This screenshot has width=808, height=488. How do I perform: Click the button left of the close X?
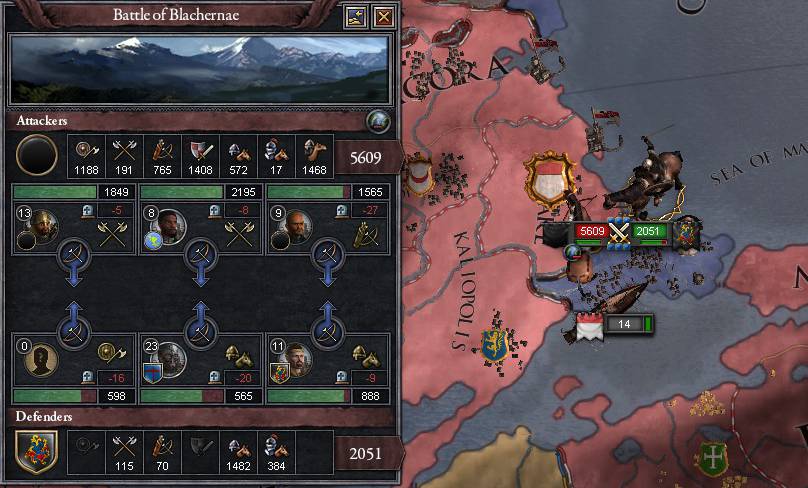357,17
